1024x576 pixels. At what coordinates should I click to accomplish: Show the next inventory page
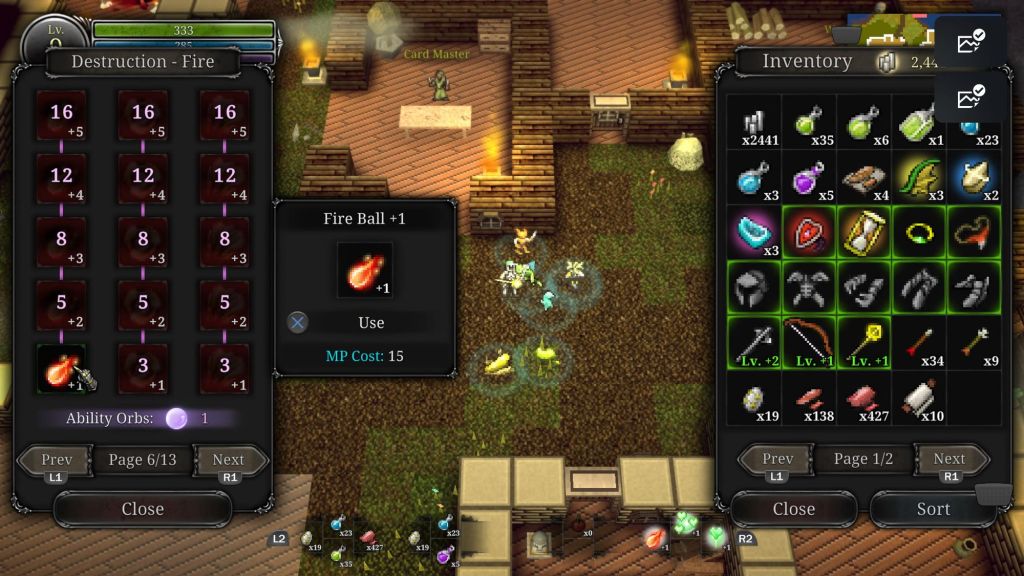tap(948, 460)
